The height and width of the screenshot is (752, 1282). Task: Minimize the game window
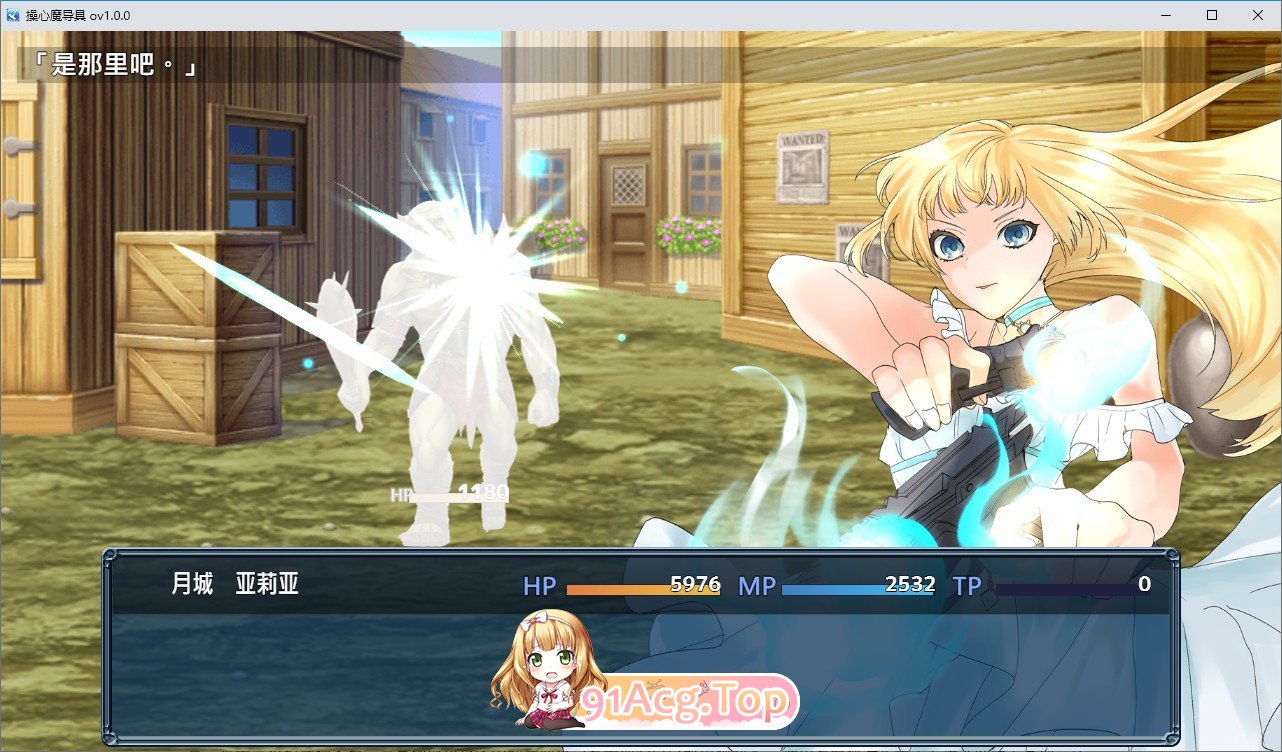tap(1164, 15)
